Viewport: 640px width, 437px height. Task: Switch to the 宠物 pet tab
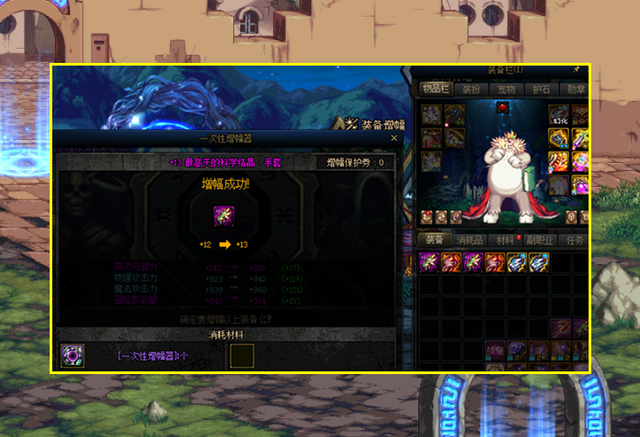[505, 89]
